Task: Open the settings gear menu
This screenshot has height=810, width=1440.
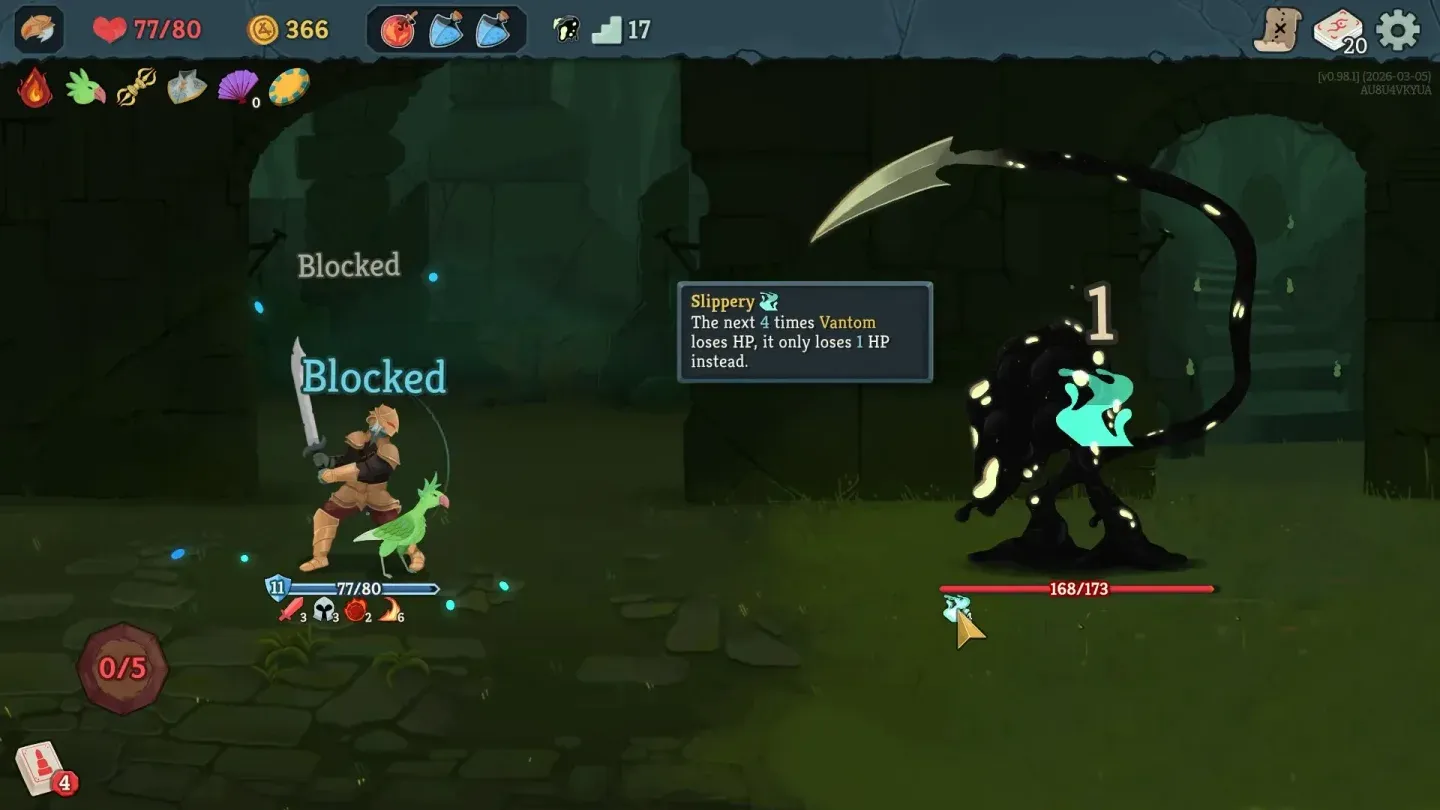Action: click(x=1397, y=30)
